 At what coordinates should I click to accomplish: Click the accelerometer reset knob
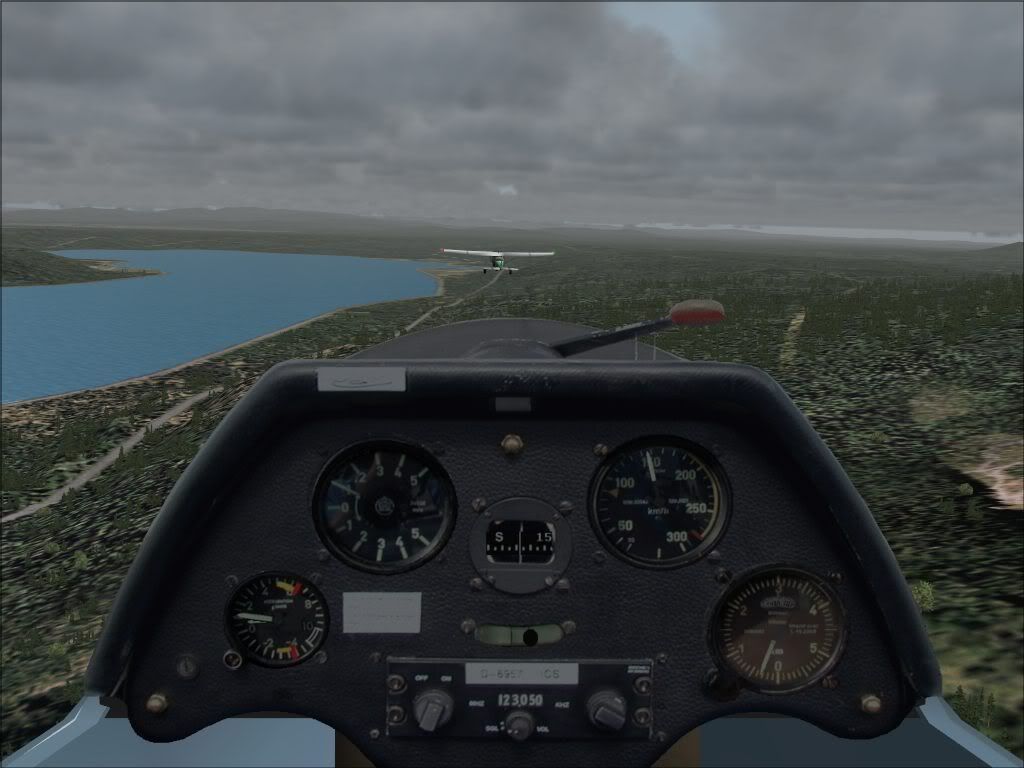[x=233, y=659]
